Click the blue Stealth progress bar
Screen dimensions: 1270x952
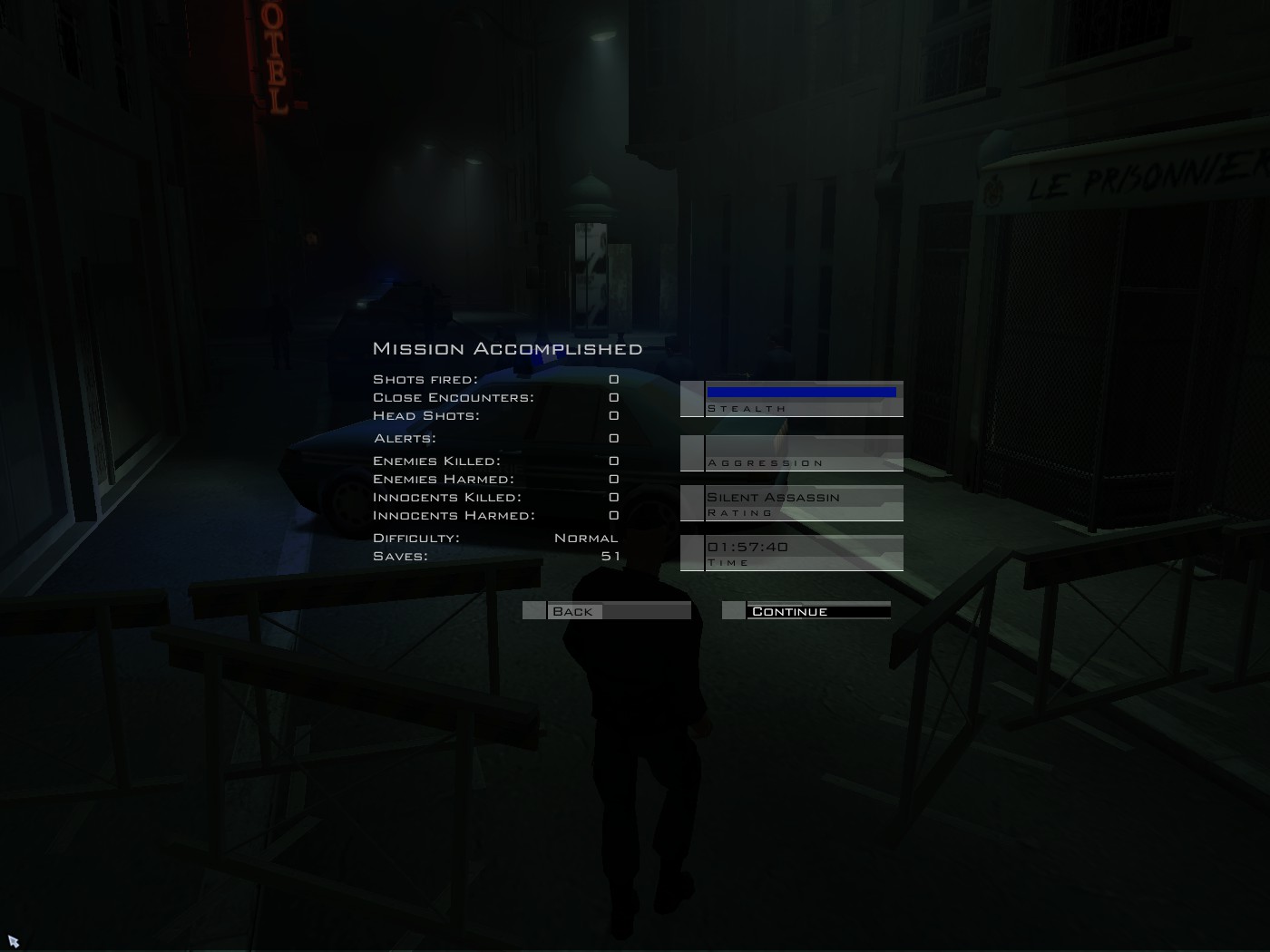(803, 391)
